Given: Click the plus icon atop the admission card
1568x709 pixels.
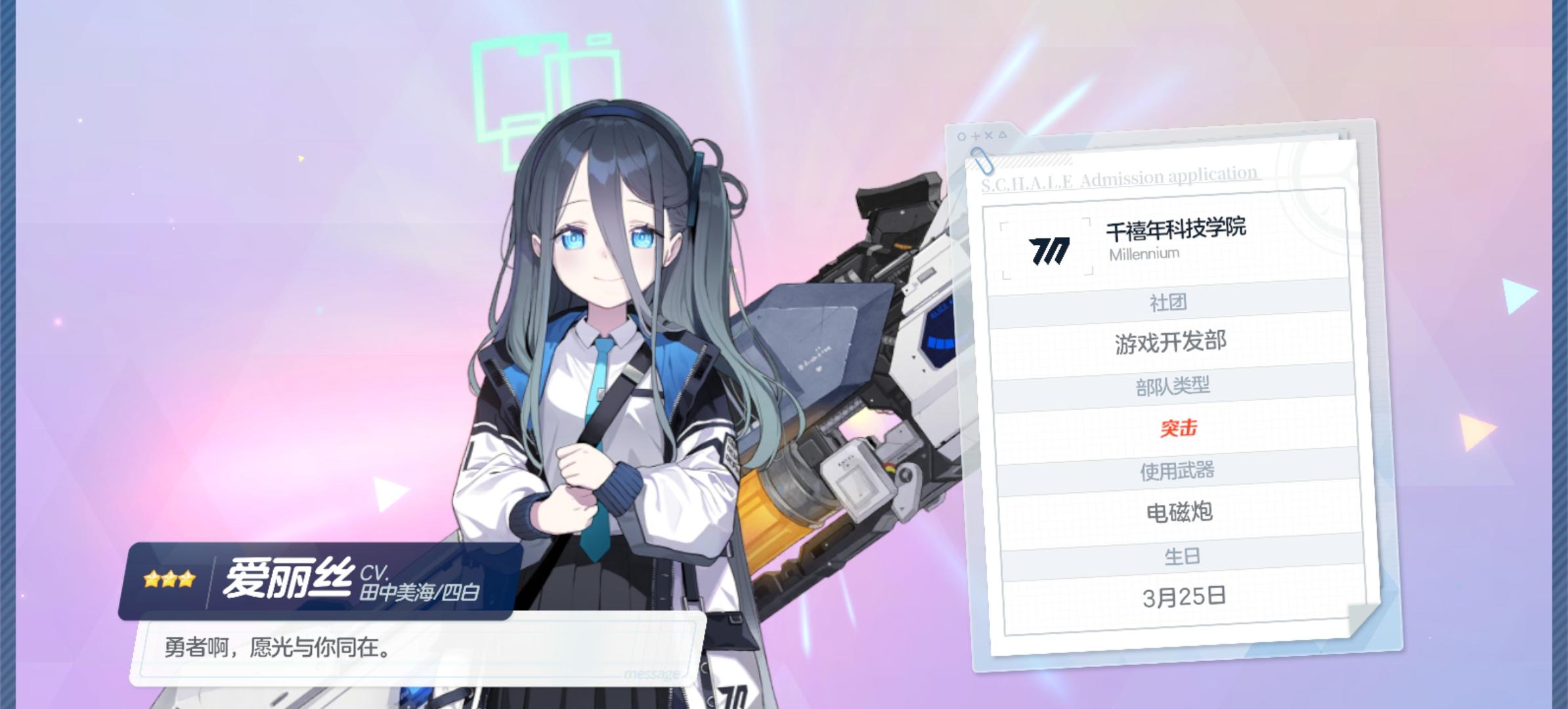Looking at the screenshot, I should pyautogui.click(x=976, y=136).
